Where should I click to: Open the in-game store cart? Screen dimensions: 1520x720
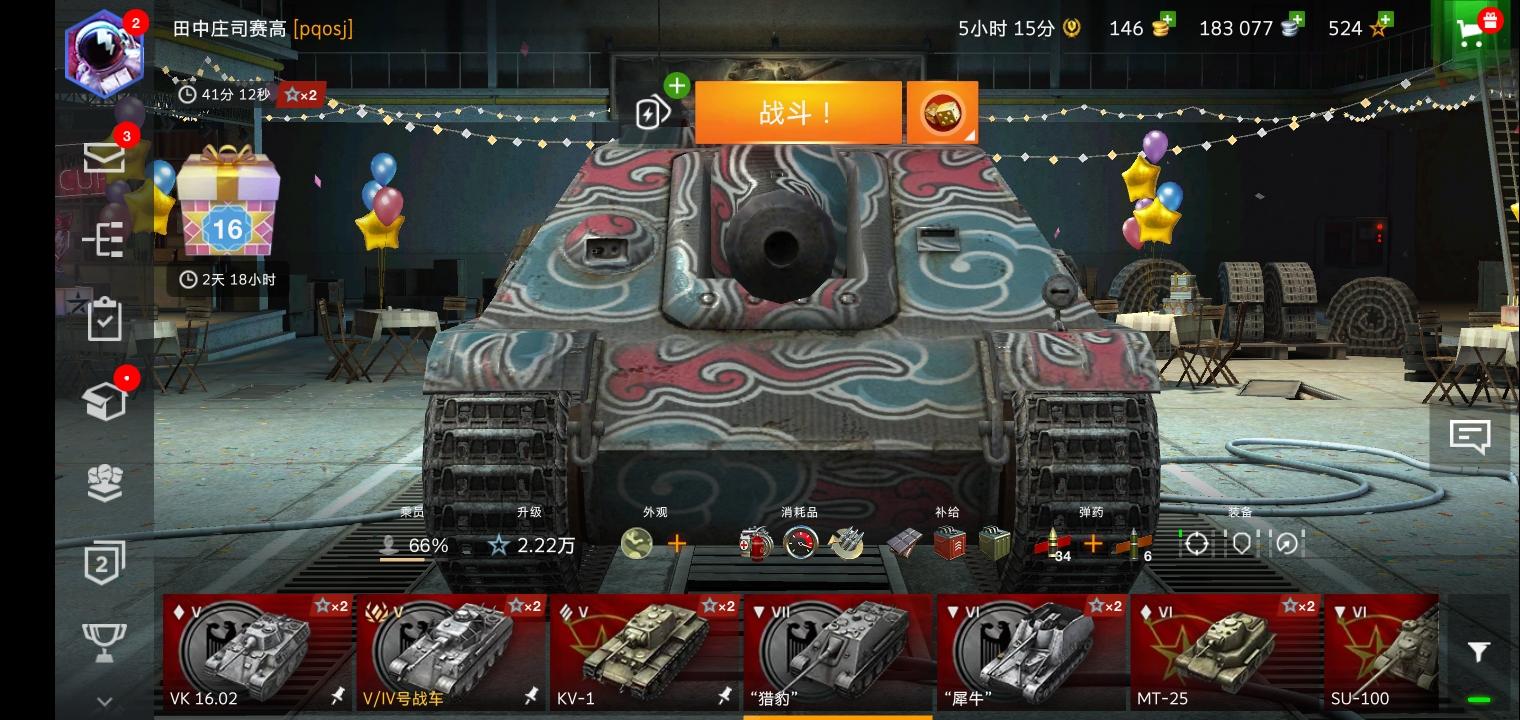(1471, 33)
